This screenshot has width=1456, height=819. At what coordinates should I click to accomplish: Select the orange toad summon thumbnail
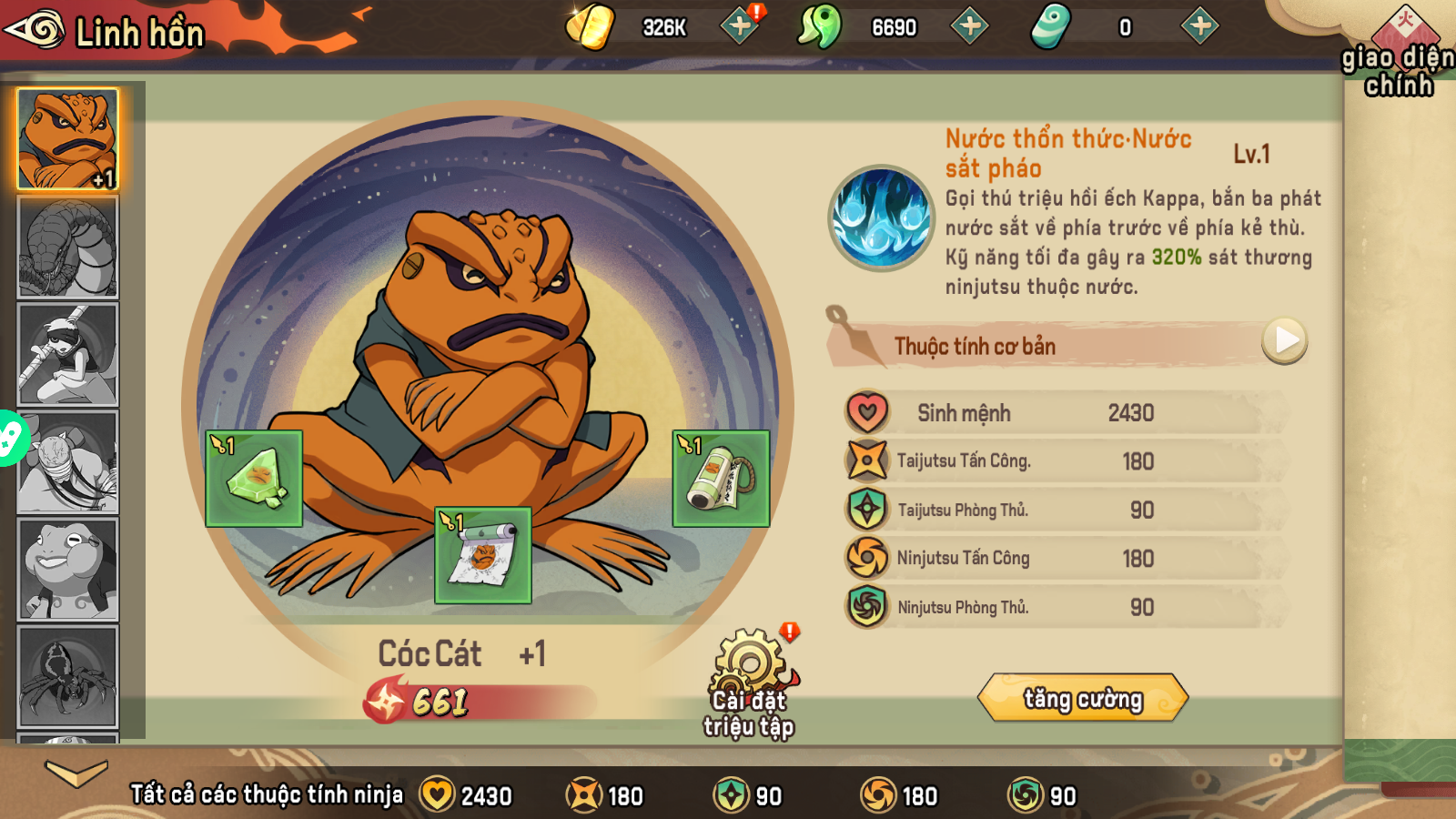[68, 139]
